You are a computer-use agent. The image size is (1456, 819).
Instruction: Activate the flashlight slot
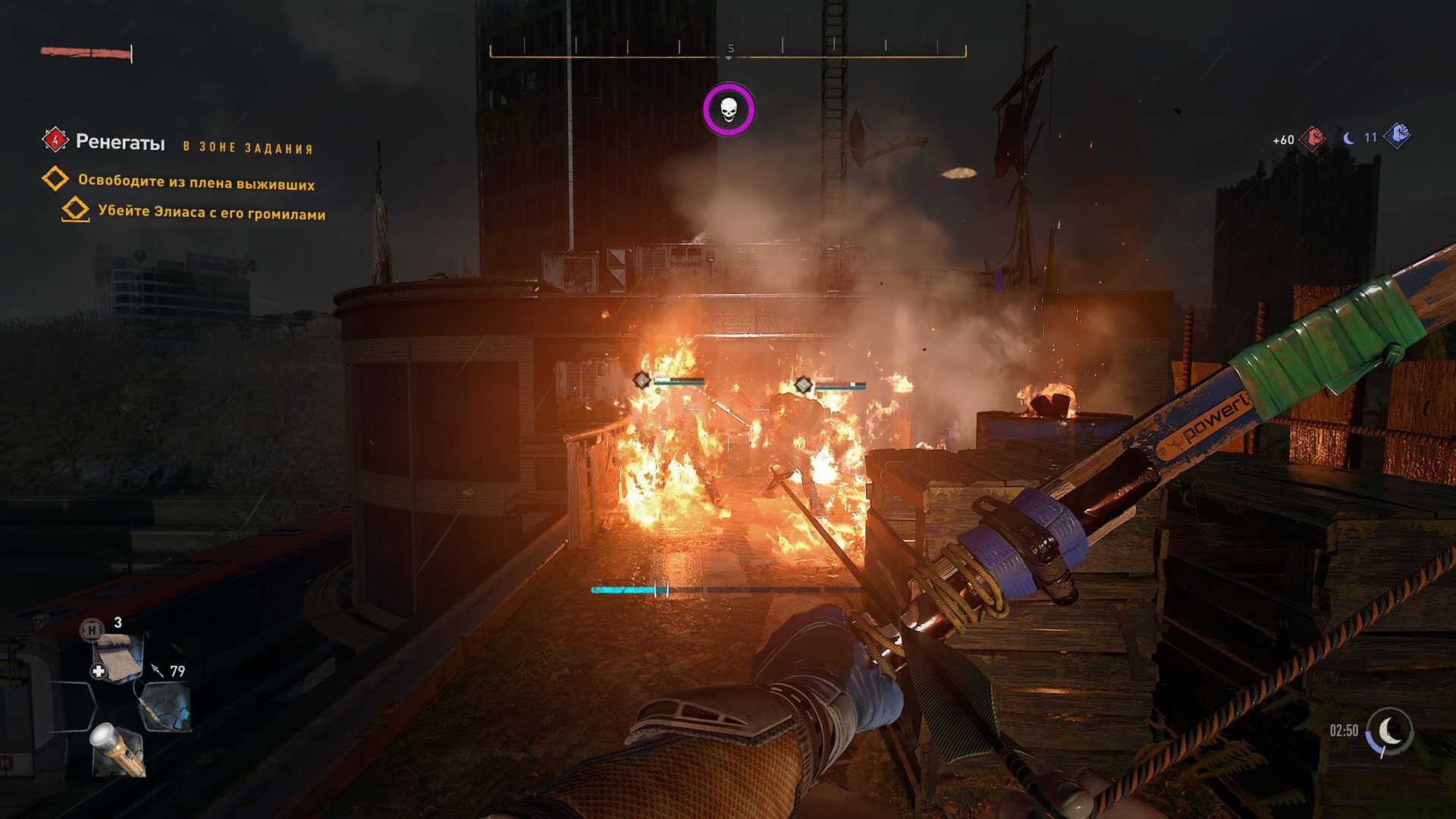click(118, 749)
